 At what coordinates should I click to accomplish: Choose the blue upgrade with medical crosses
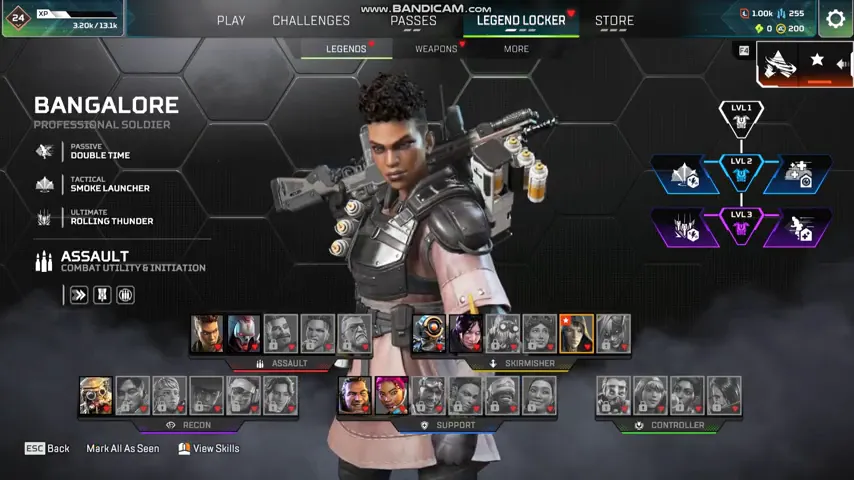point(798,175)
